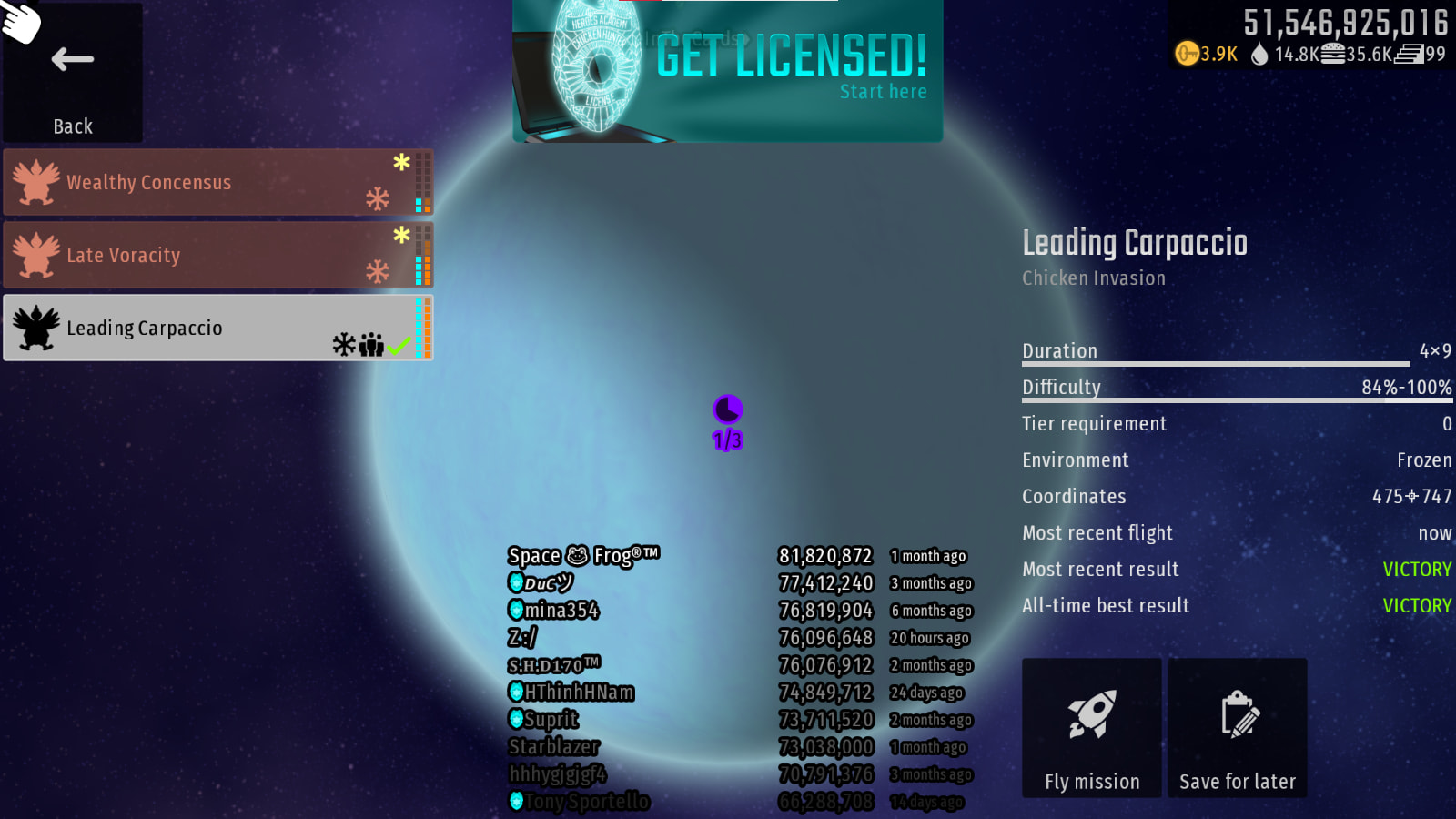Screen dimensions: 1456x819
Task: Click Save for later
Action: (1237, 728)
